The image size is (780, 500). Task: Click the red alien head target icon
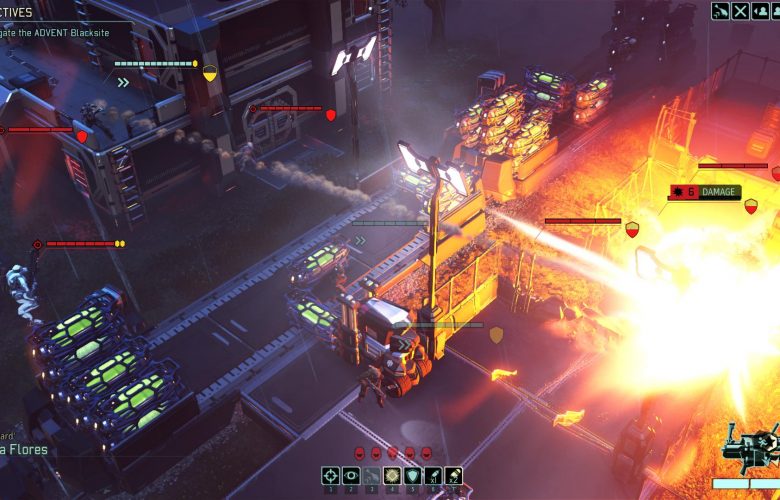(x=360, y=453)
